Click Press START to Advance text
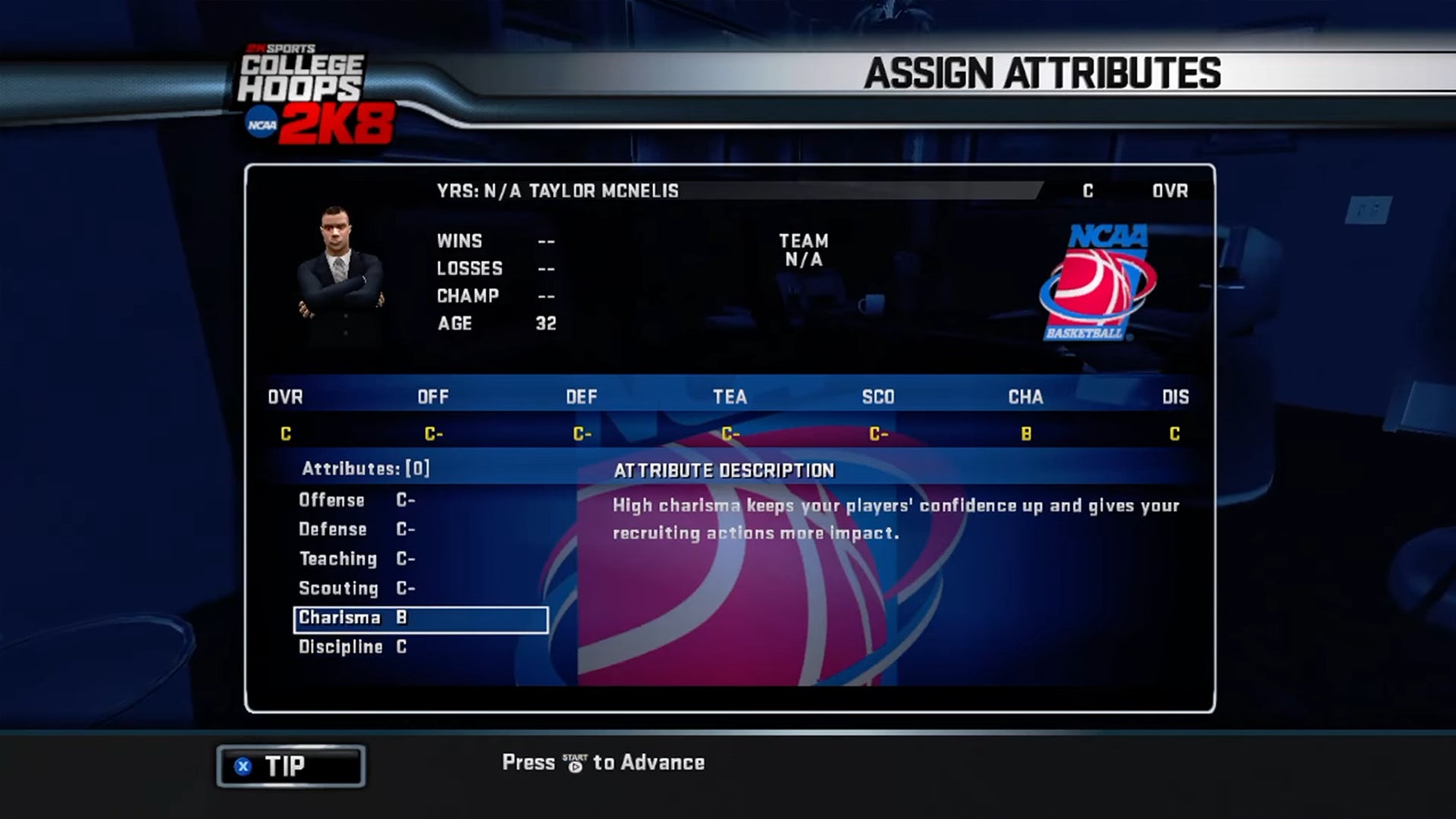This screenshot has width=1456, height=819. [x=603, y=762]
